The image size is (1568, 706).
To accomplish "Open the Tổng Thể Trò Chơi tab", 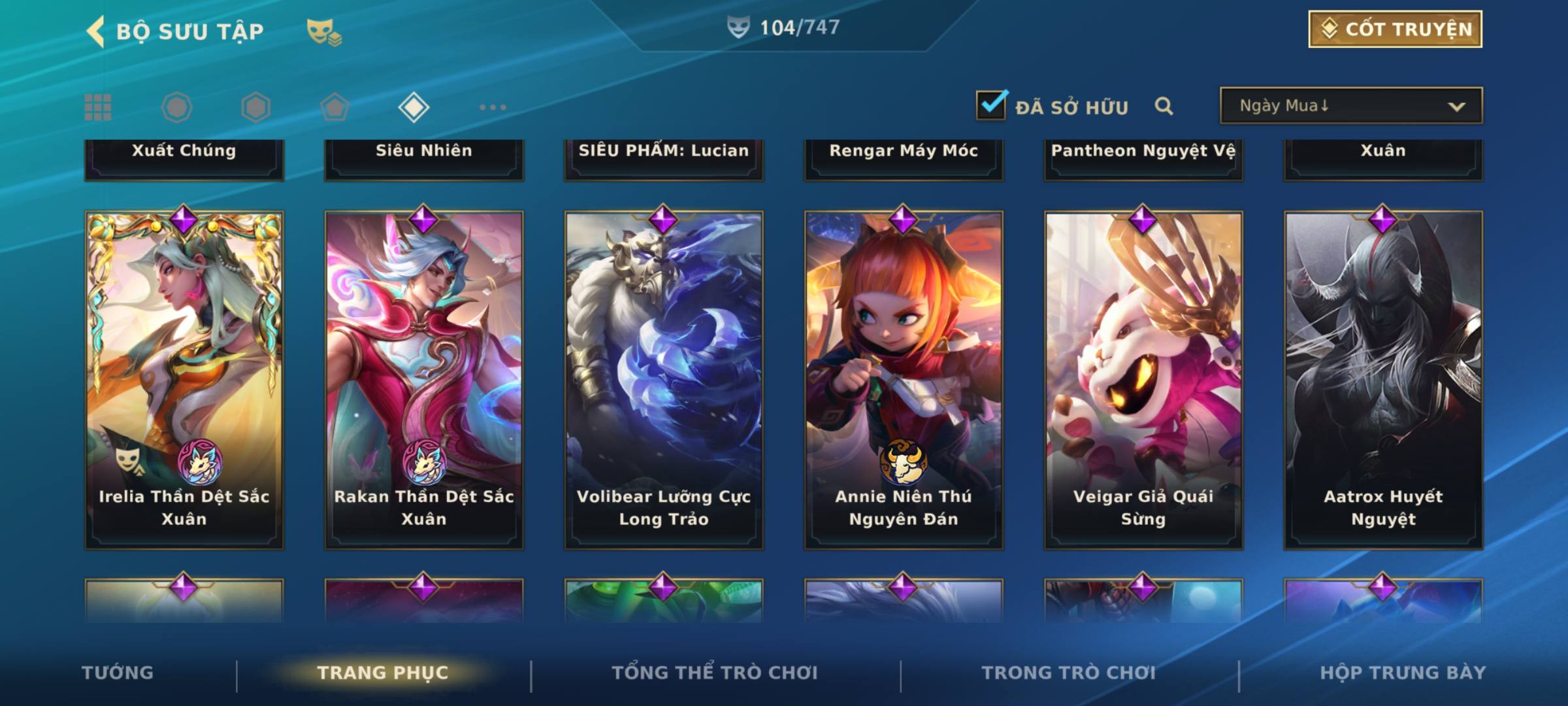I will pyautogui.click(x=715, y=673).
